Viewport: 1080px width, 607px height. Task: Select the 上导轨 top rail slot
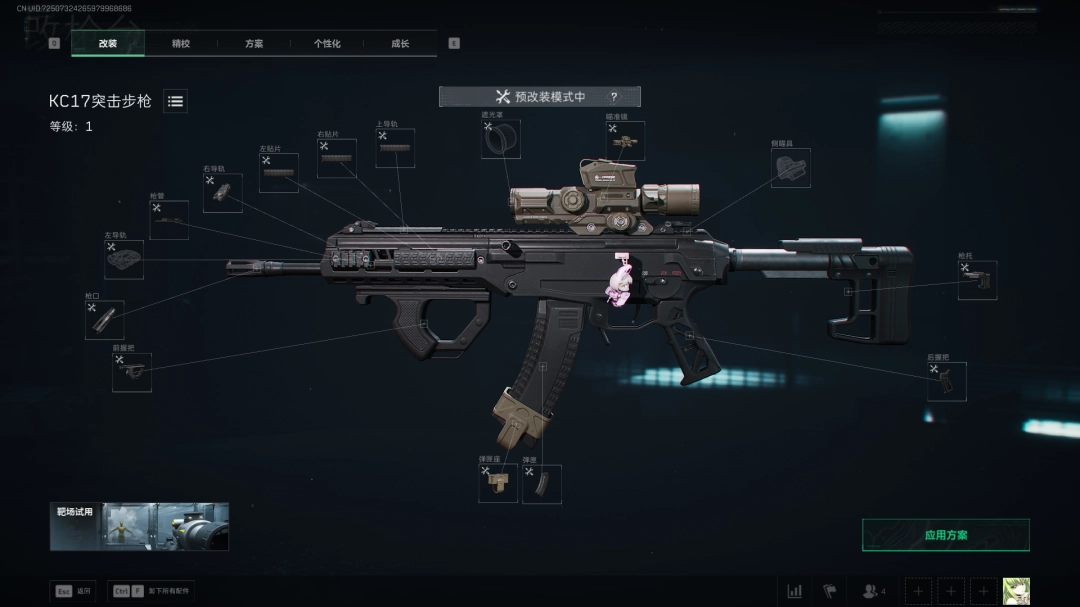[x=395, y=148]
